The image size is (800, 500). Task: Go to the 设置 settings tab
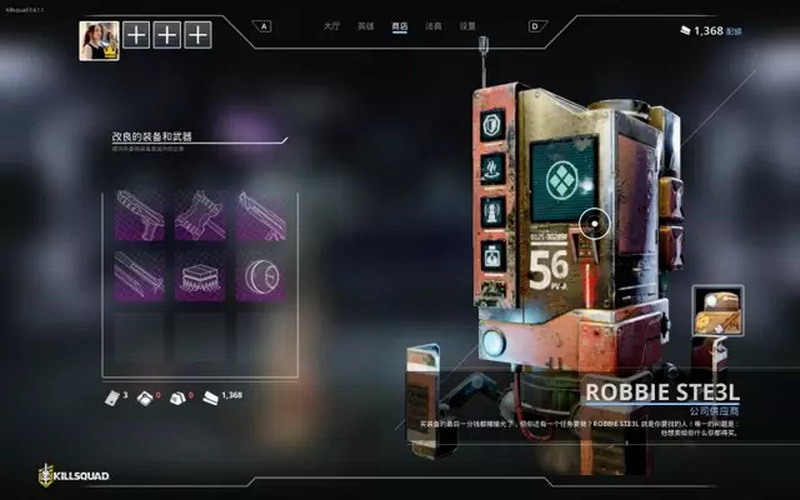[x=467, y=26]
